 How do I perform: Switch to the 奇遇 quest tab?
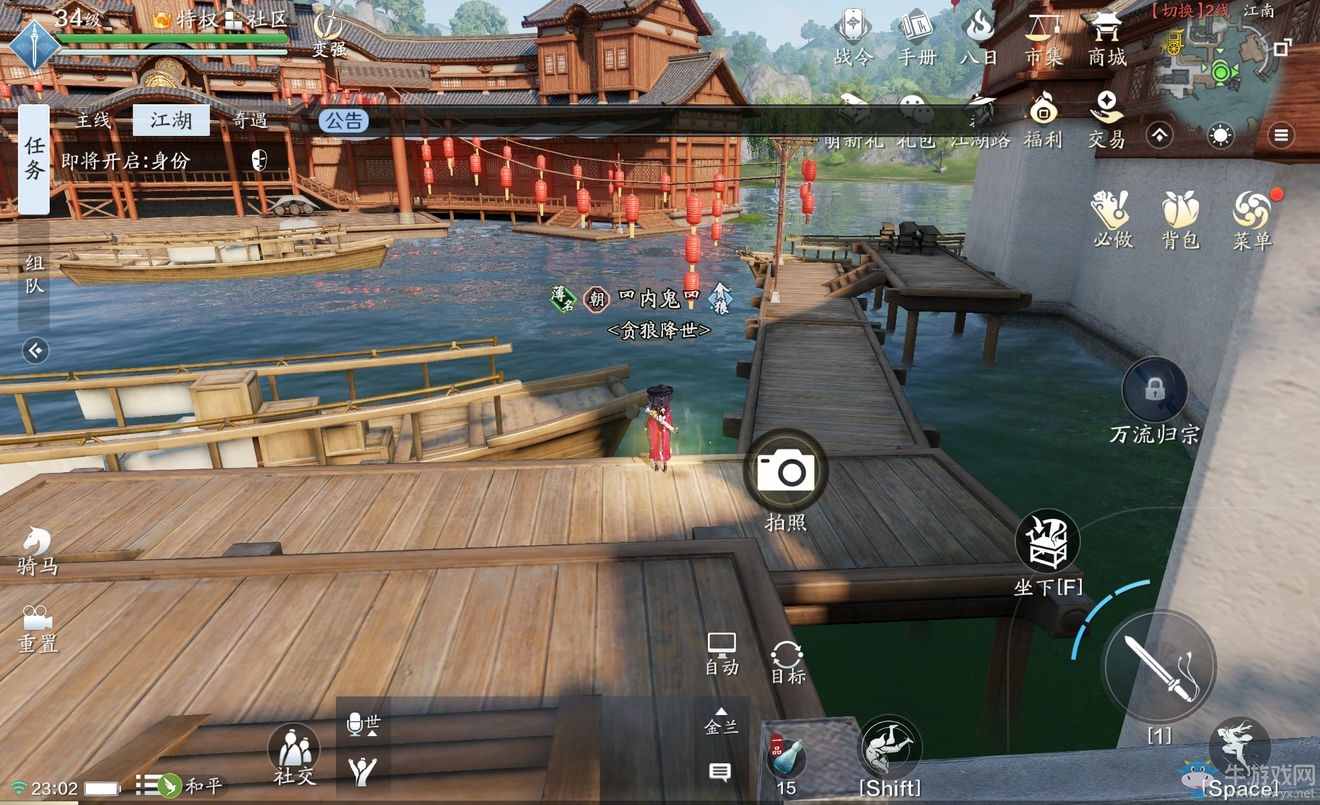coord(250,120)
